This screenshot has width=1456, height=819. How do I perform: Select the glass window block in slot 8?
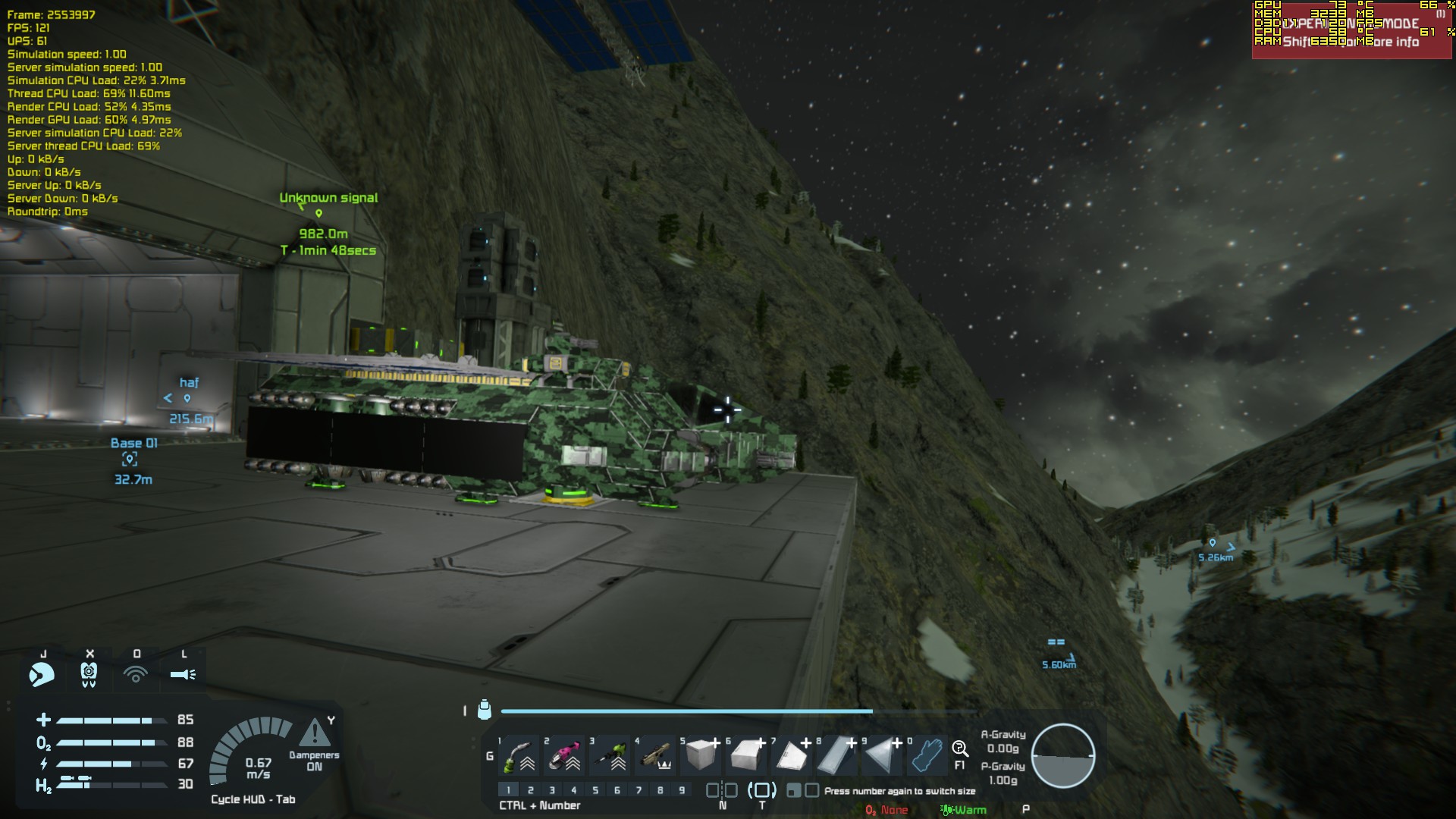click(x=836, y=755)
